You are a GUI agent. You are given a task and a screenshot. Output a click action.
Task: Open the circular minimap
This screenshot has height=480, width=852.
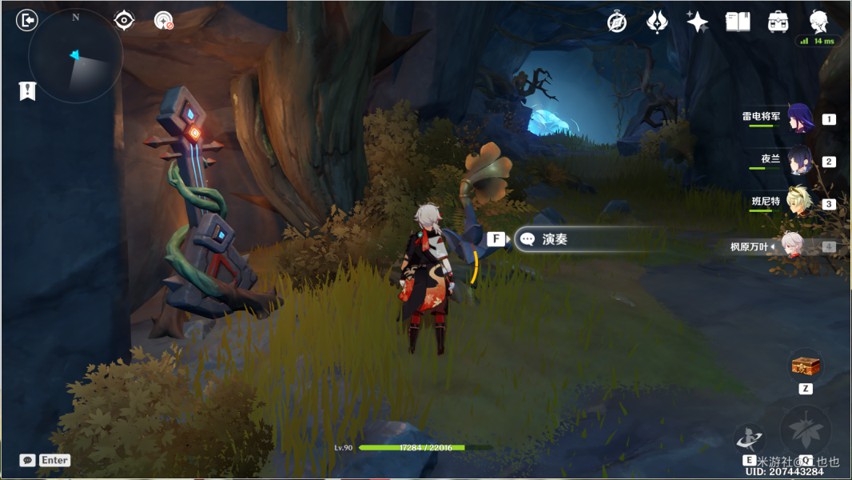76,57
